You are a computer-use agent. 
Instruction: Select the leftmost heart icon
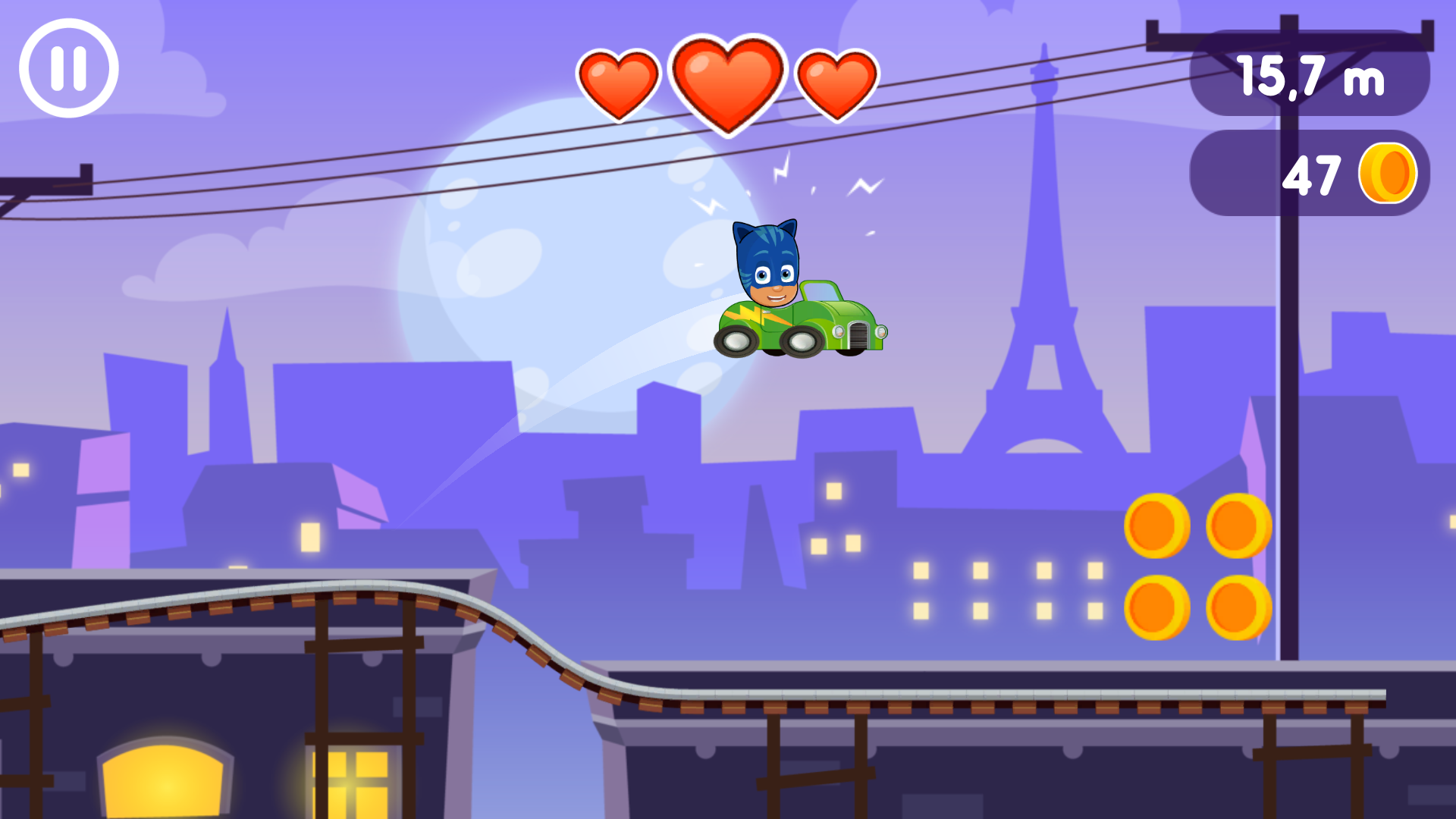[618, 83]
